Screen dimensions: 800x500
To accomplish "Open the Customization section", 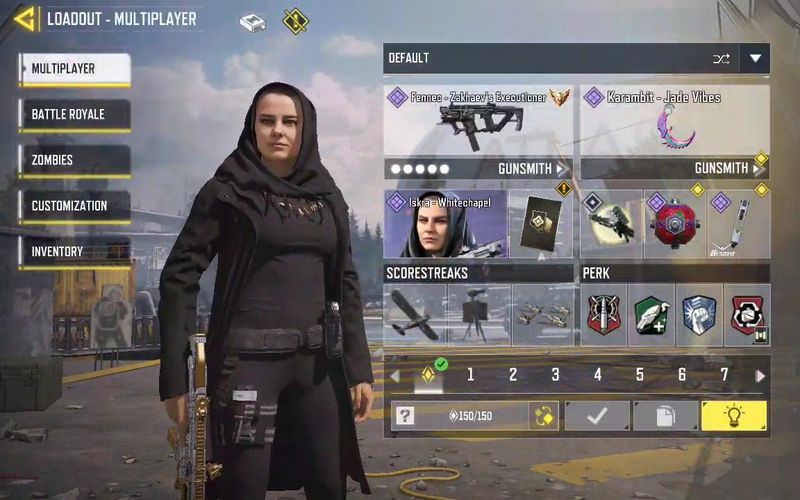I will coord(75,206).
